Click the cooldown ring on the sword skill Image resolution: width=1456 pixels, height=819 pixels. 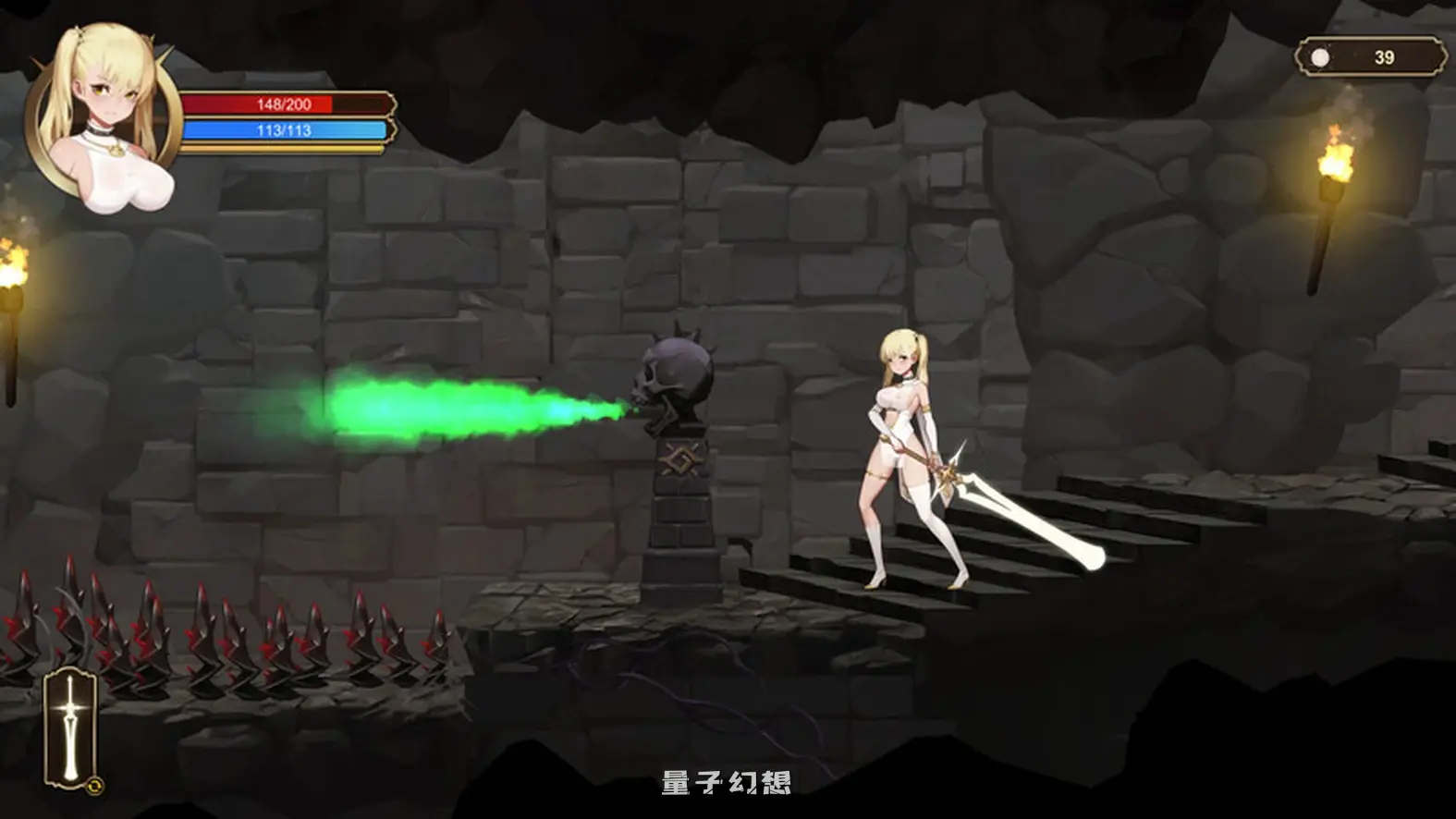coord(95,785)
